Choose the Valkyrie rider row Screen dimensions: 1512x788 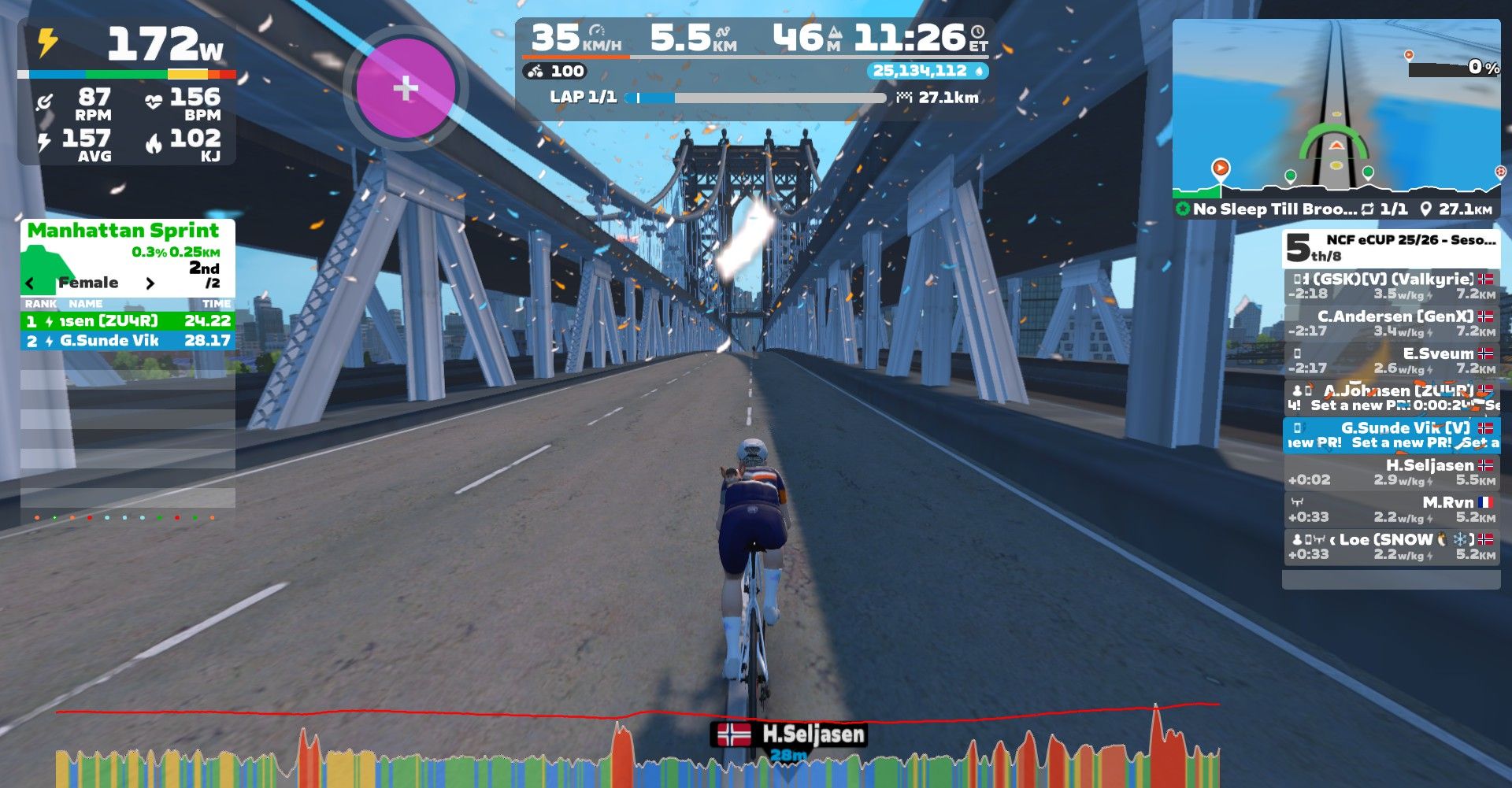coord(1391,286)
